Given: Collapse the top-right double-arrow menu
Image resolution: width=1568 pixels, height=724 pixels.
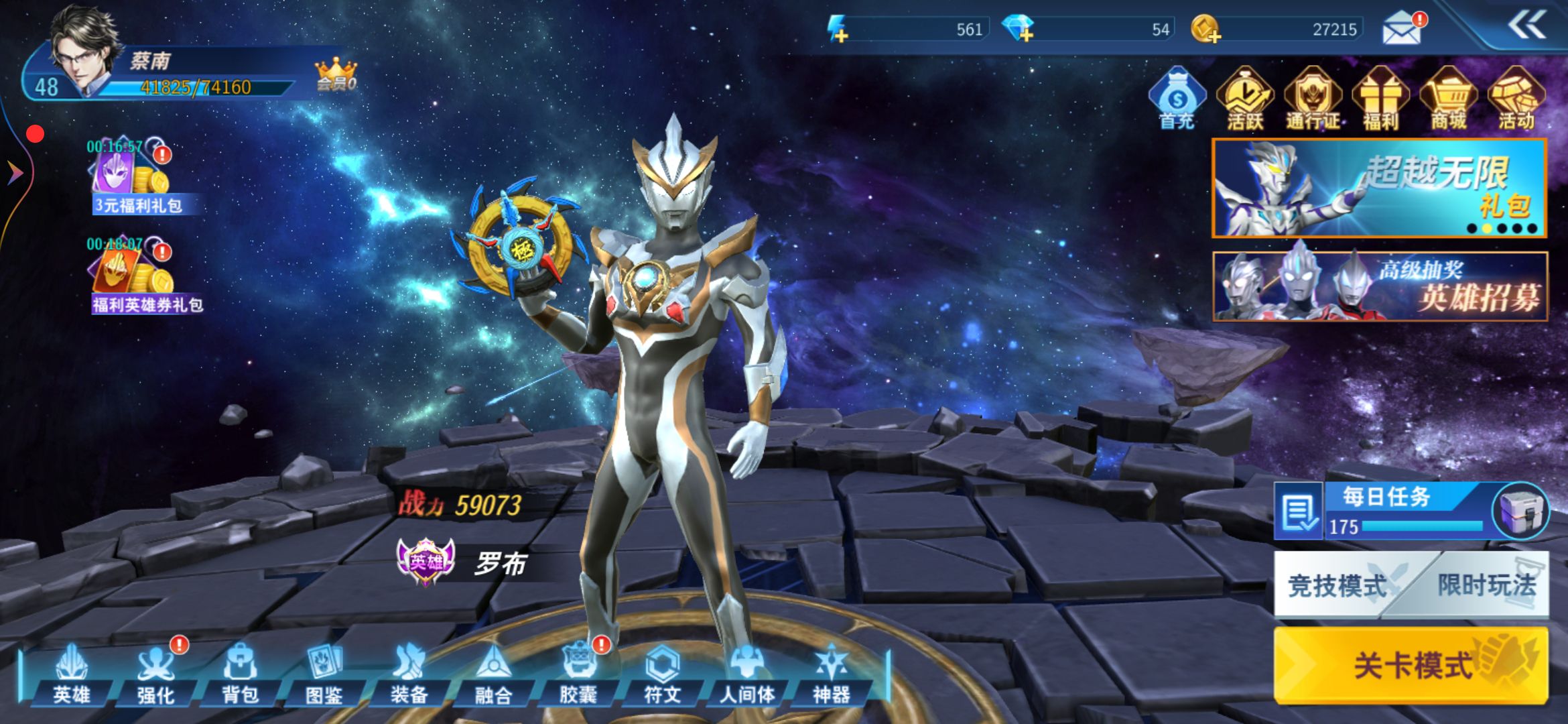Looking at the screenshot, I should tap(1526, 27).
